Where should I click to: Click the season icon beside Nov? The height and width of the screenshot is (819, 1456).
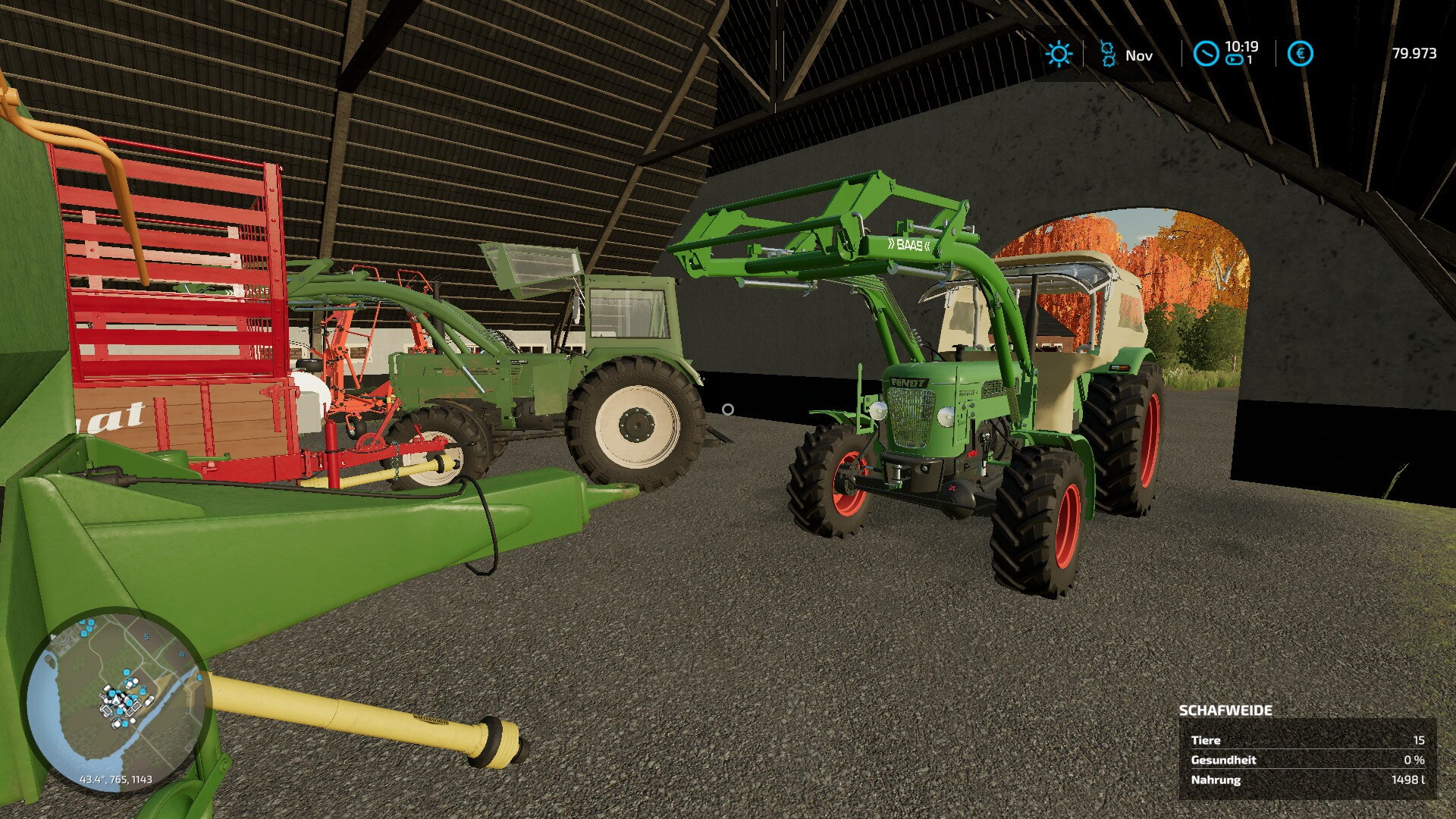(1108, 54)
